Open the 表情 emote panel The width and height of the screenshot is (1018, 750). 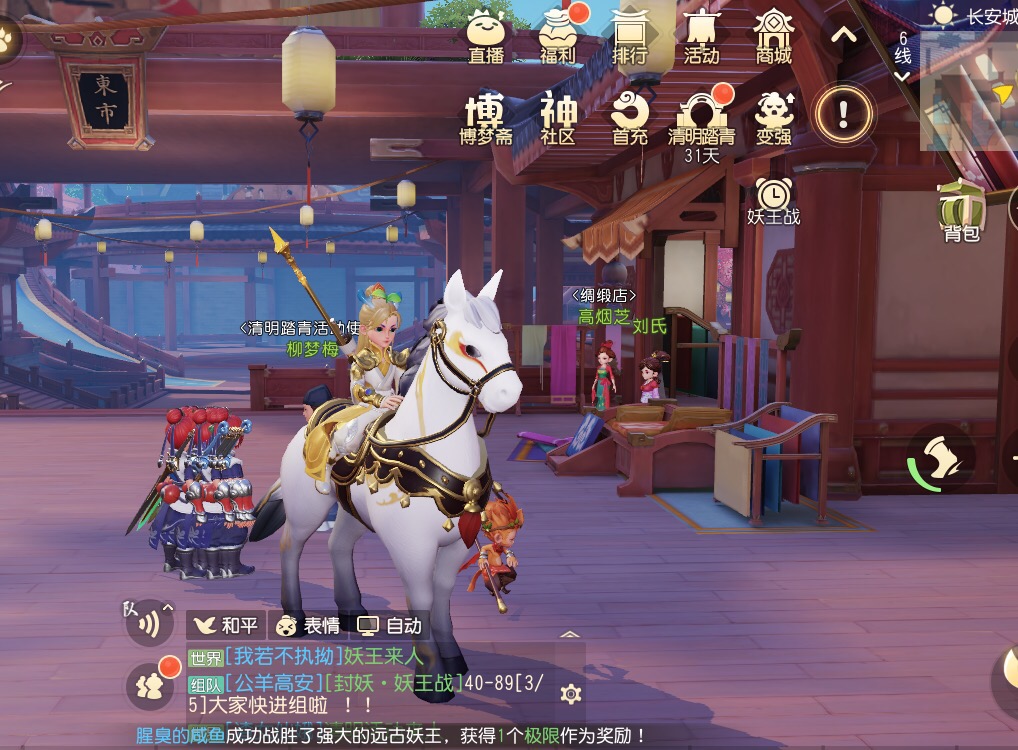308,626
